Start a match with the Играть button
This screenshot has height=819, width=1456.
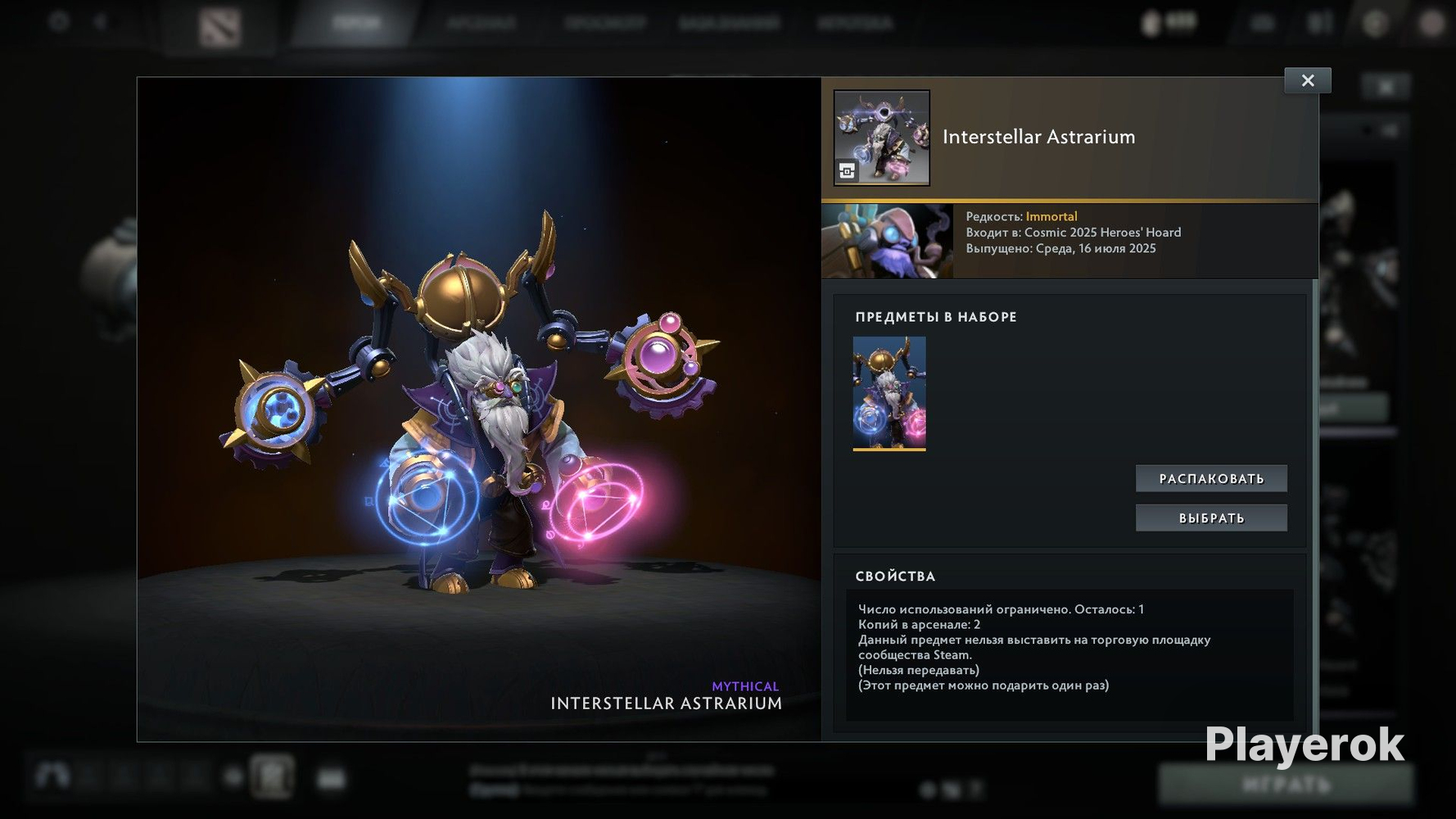tap(1285, 784)
